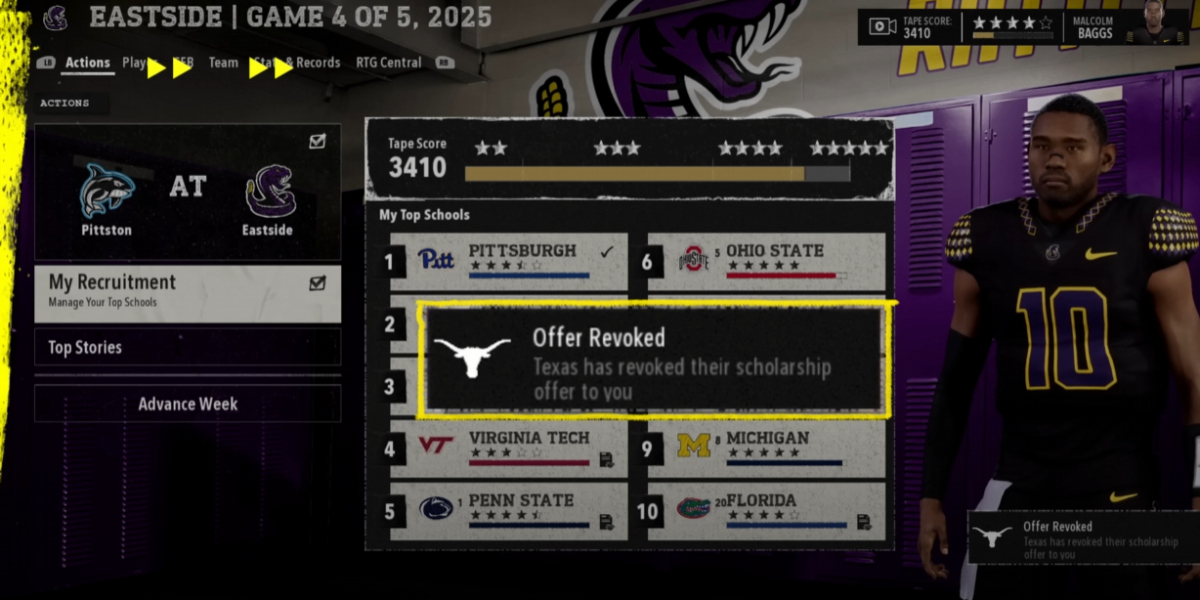Click the Offer Revoked Texas popup
Viewport: 1200px width, 600px height.
tap(654, 361)
